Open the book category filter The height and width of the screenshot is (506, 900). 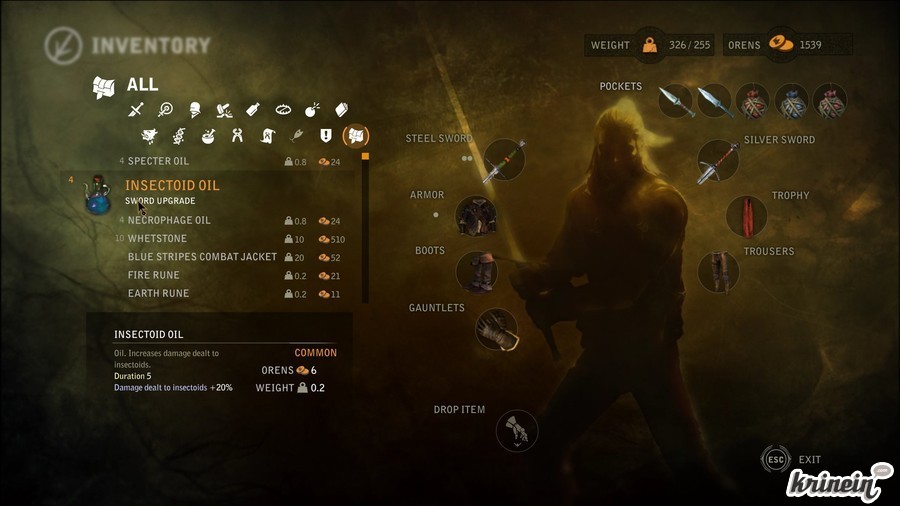(x=341, y=109)
